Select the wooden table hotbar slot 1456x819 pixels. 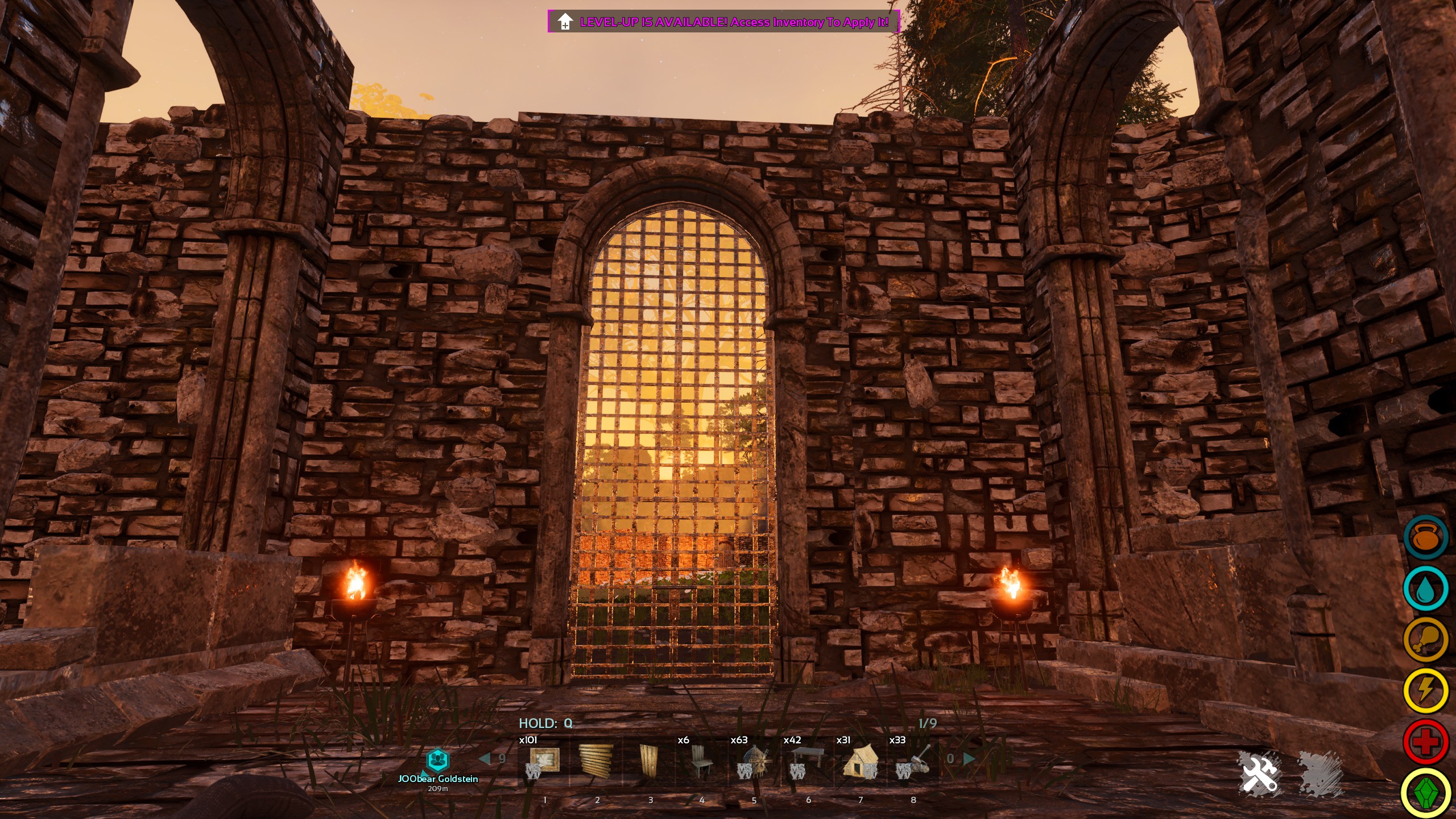click(807, 761)
